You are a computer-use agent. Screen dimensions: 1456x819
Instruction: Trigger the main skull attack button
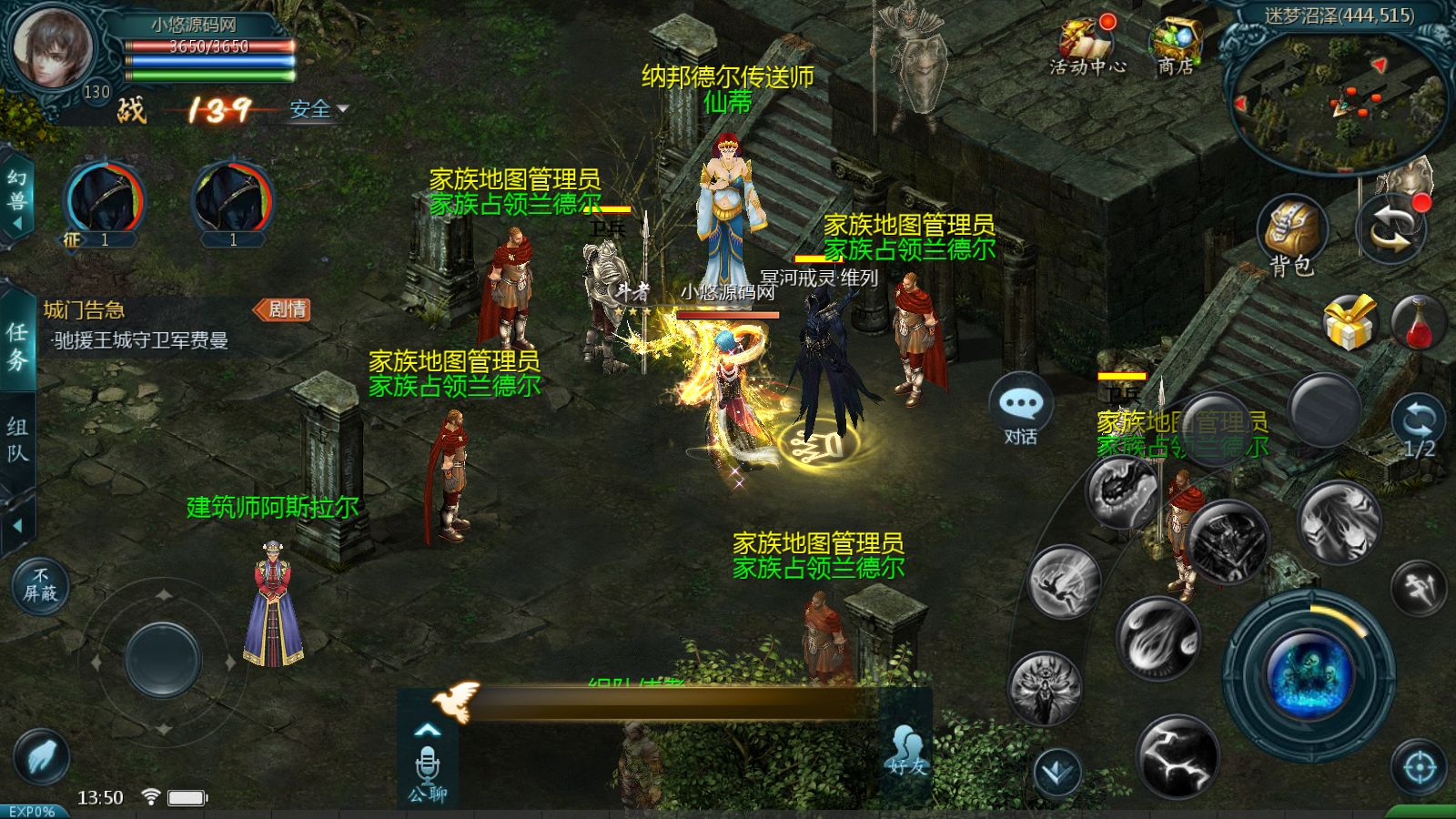(x=1308, y=674)
